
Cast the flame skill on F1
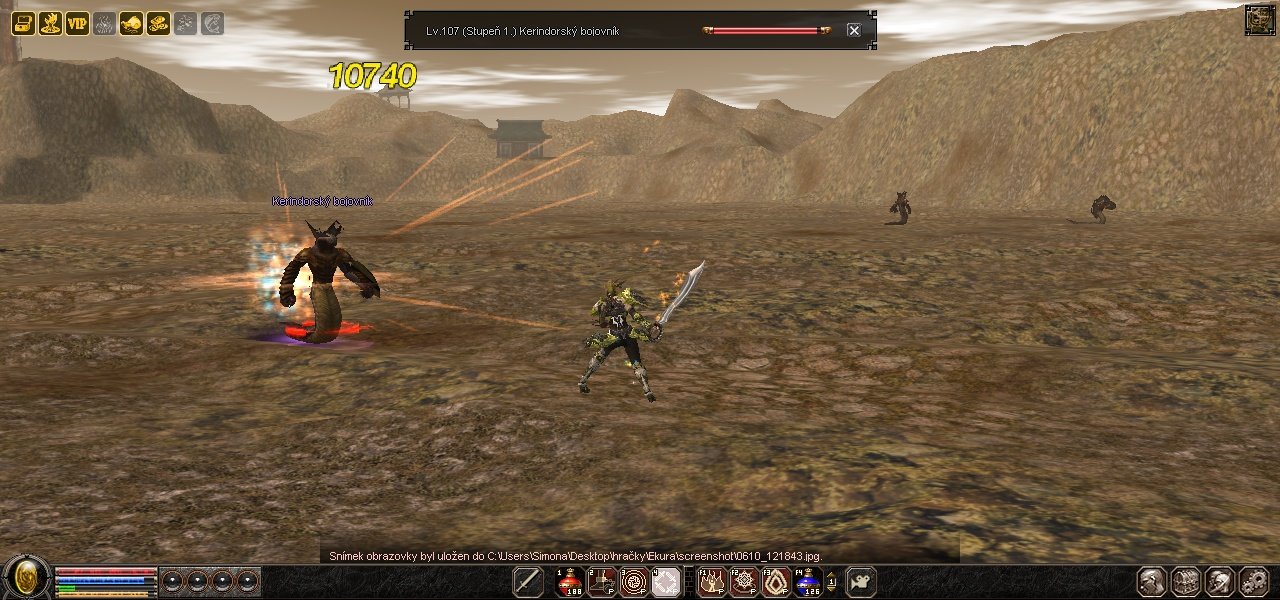tap(712, 581)
